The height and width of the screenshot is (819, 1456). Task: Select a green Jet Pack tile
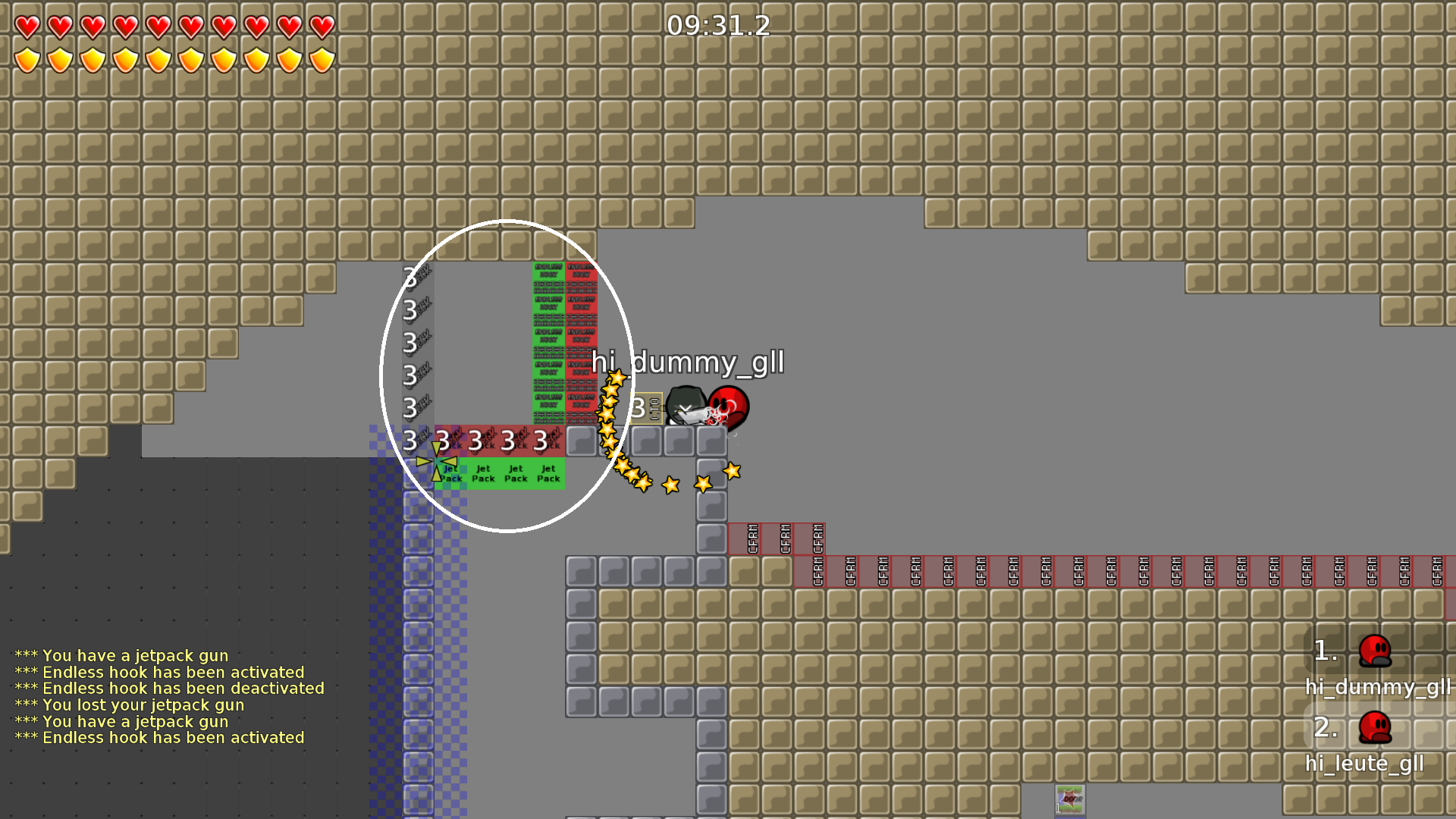pos(516,473)
